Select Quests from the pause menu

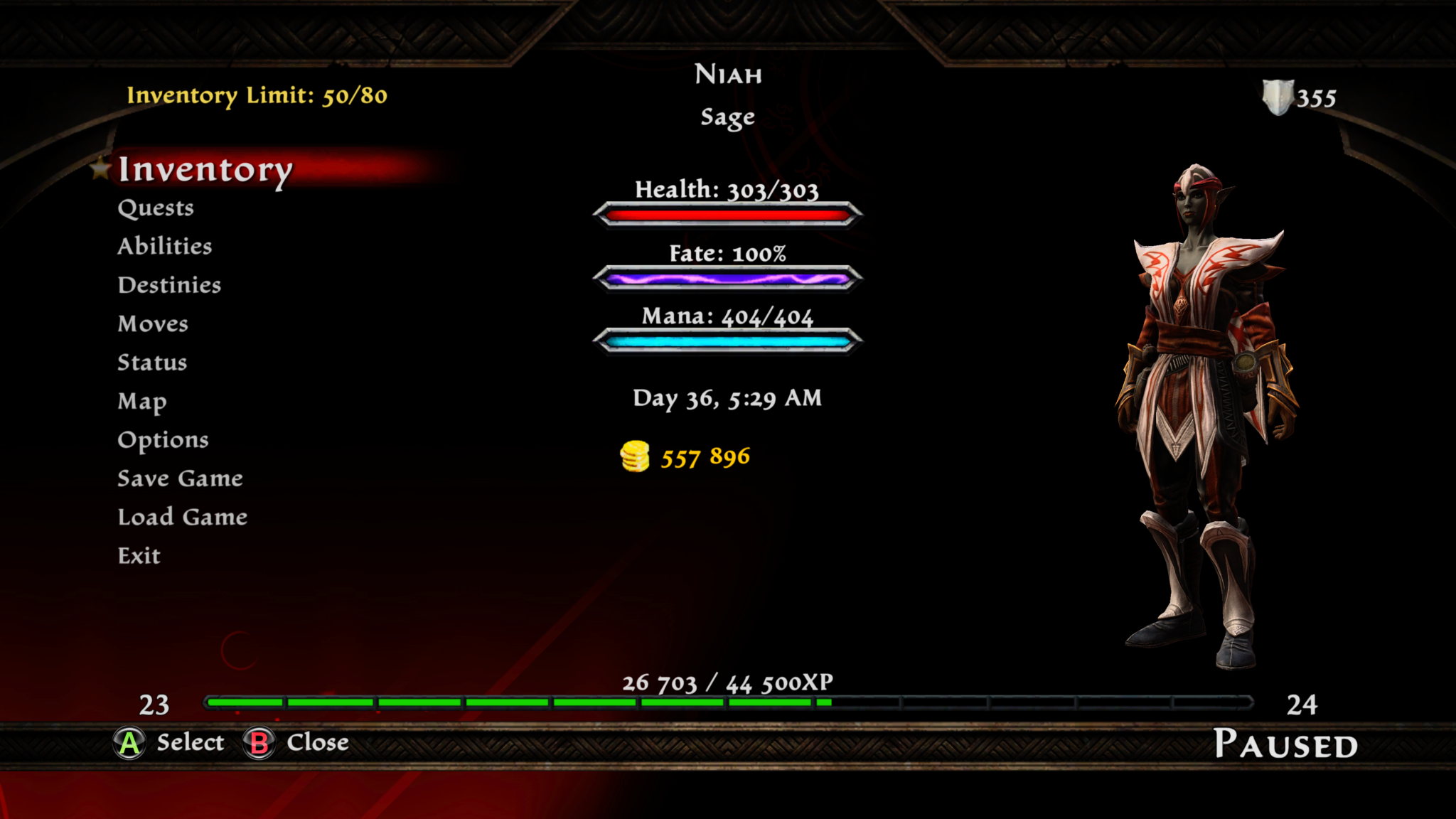coord(156,208)
